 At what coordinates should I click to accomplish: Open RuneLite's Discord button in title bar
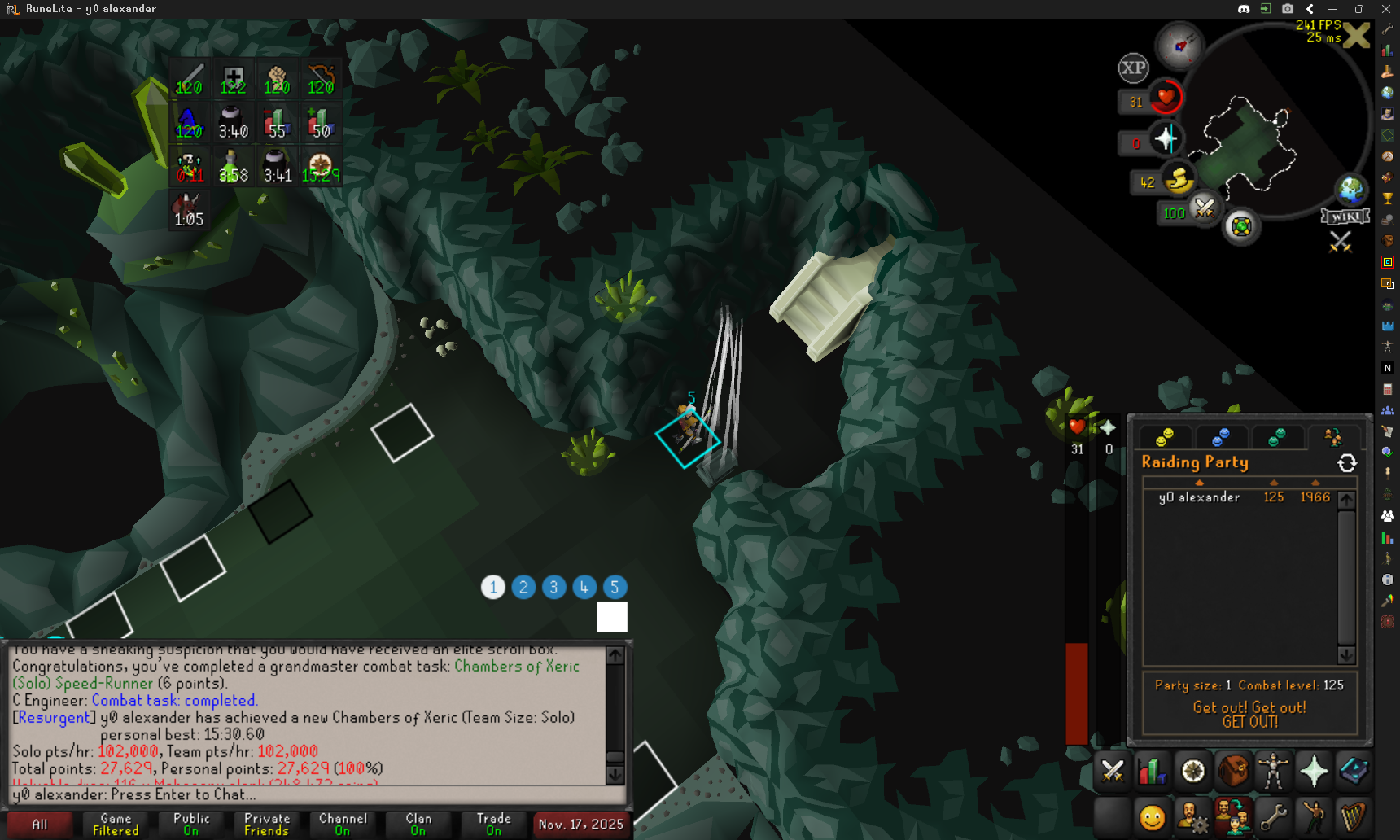1244,9
